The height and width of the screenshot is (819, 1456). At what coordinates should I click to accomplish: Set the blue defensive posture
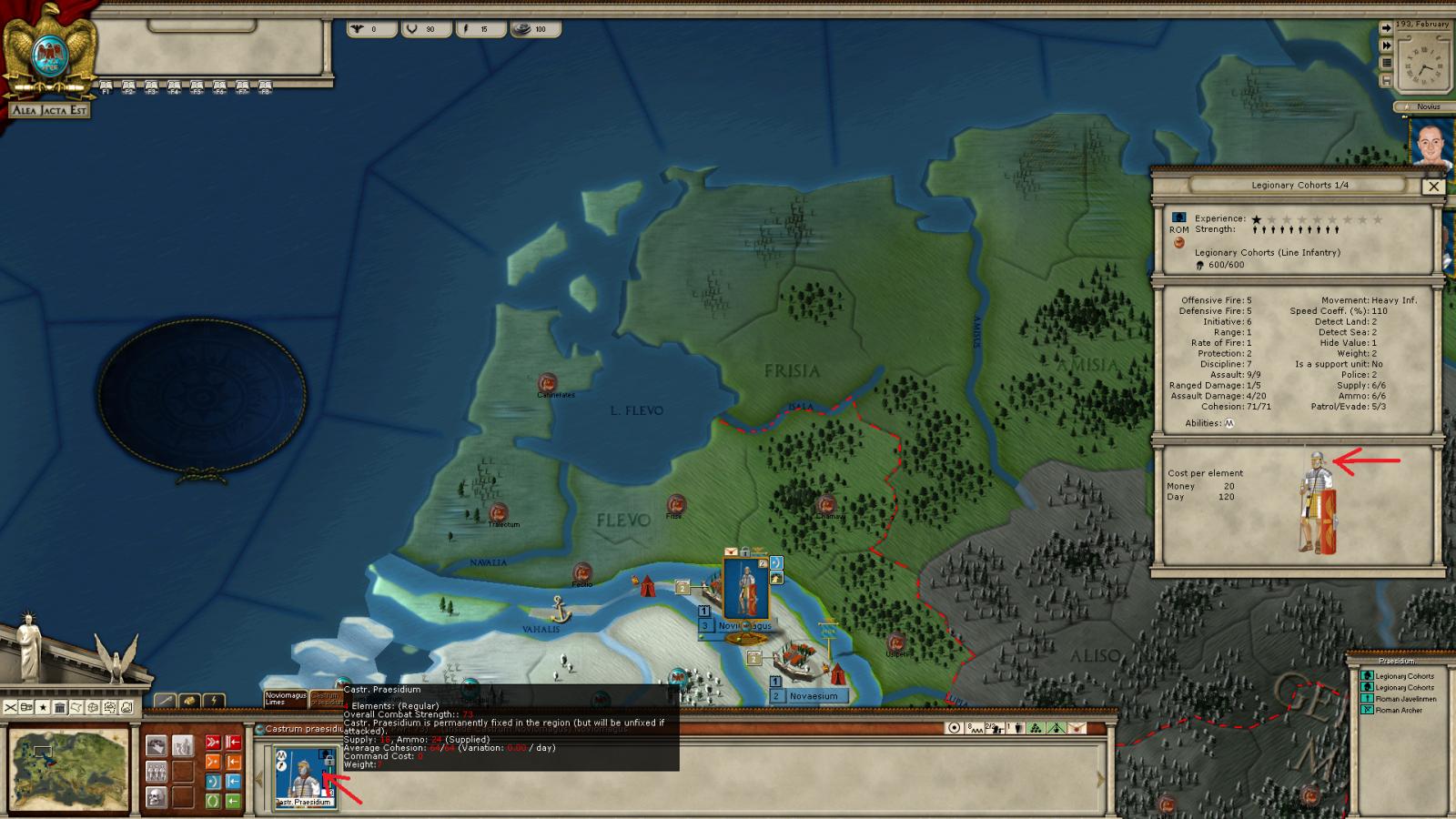tap(213, 782)
